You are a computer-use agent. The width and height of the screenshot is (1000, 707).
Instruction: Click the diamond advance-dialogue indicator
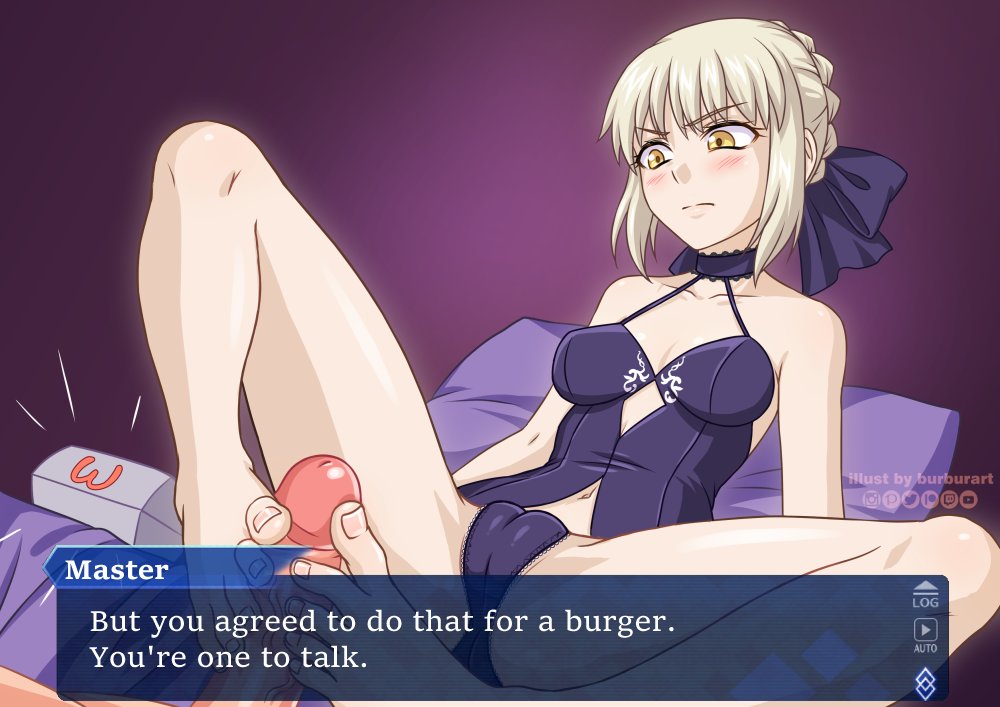tap(926, 682)
